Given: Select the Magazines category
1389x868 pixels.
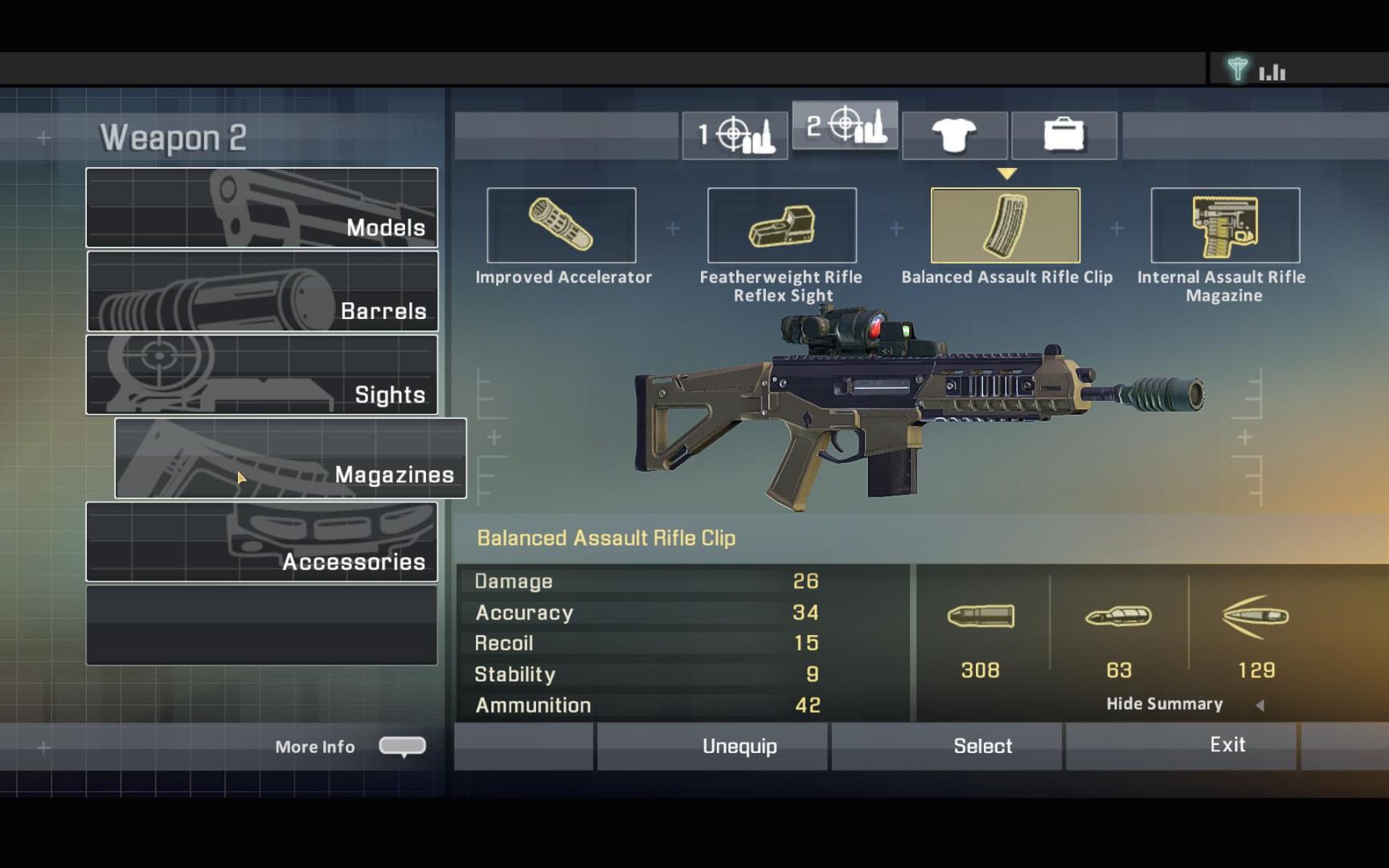Looking at the screenshot, I should pos(290,458).
